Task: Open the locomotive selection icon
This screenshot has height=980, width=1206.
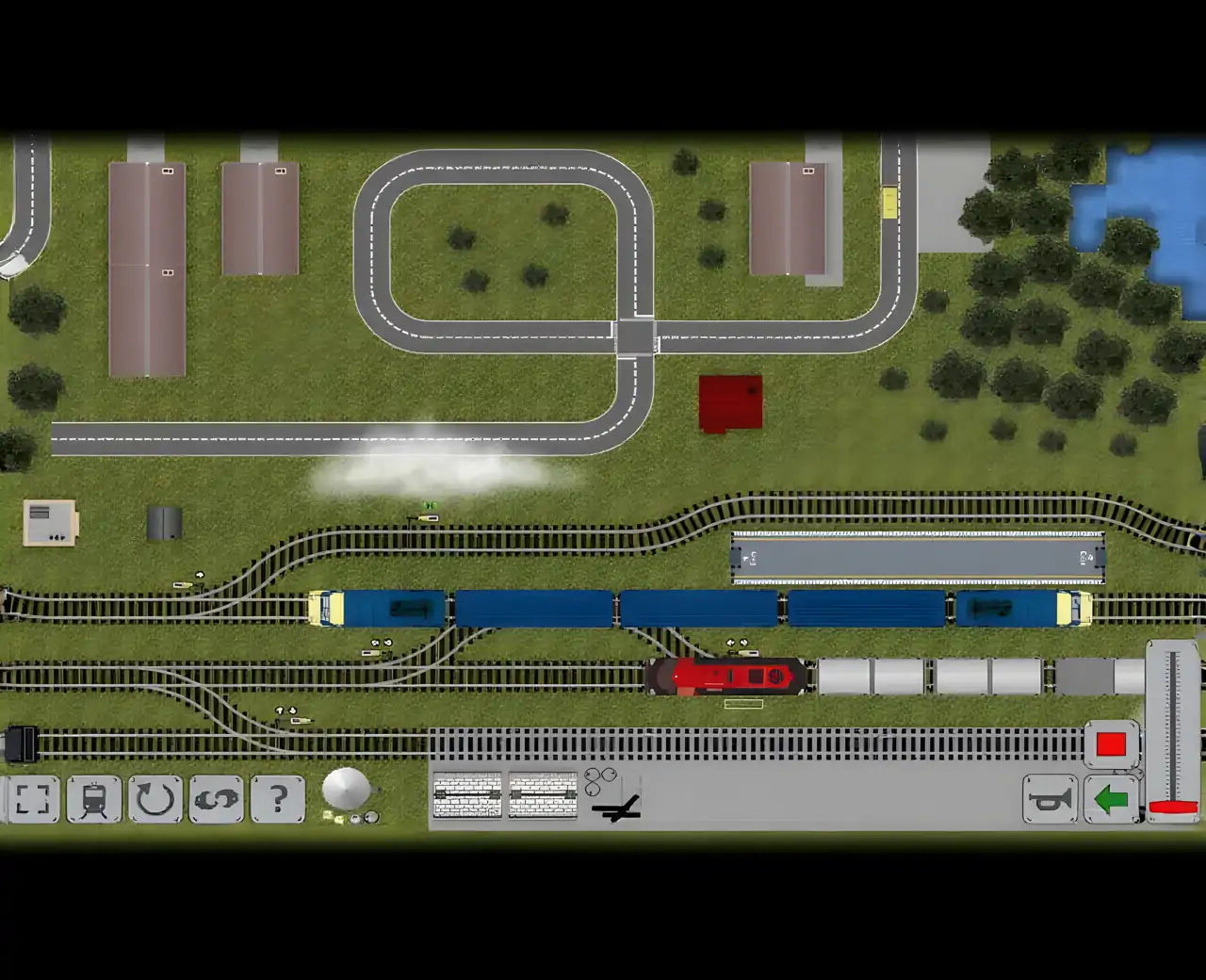Action: tap(94, 799)
